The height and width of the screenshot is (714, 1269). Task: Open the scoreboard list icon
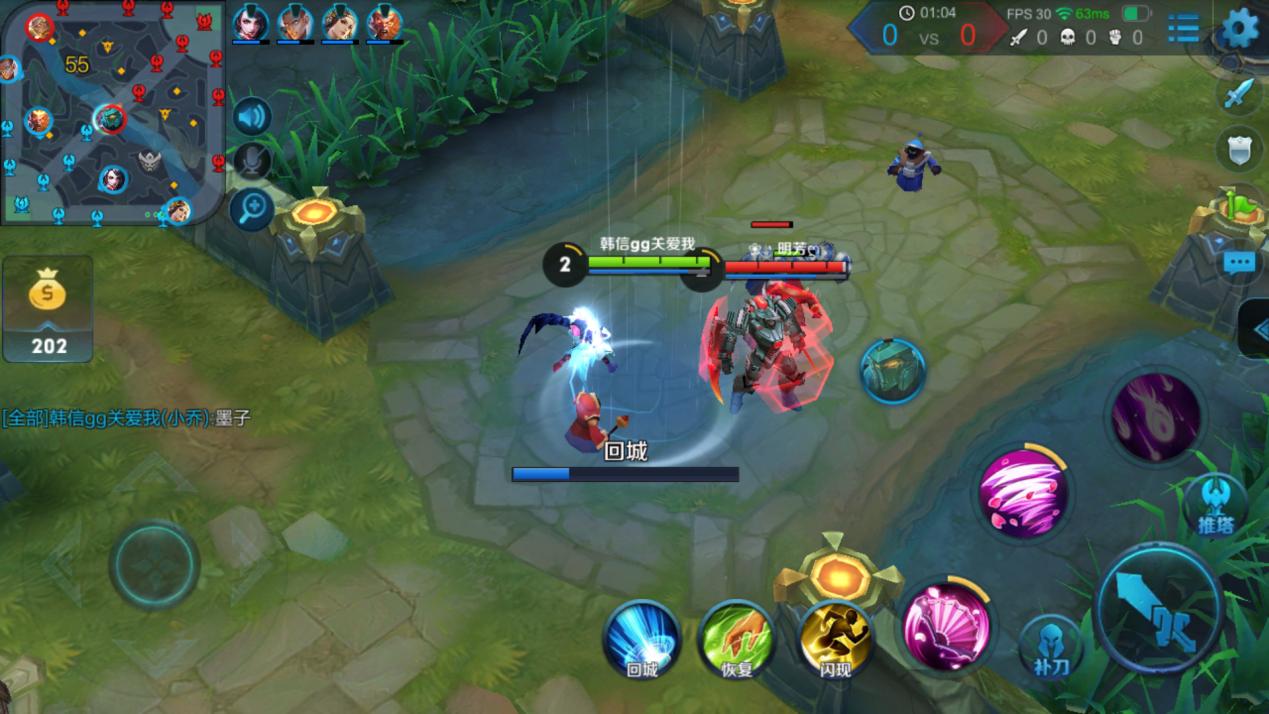[1183, 28]
